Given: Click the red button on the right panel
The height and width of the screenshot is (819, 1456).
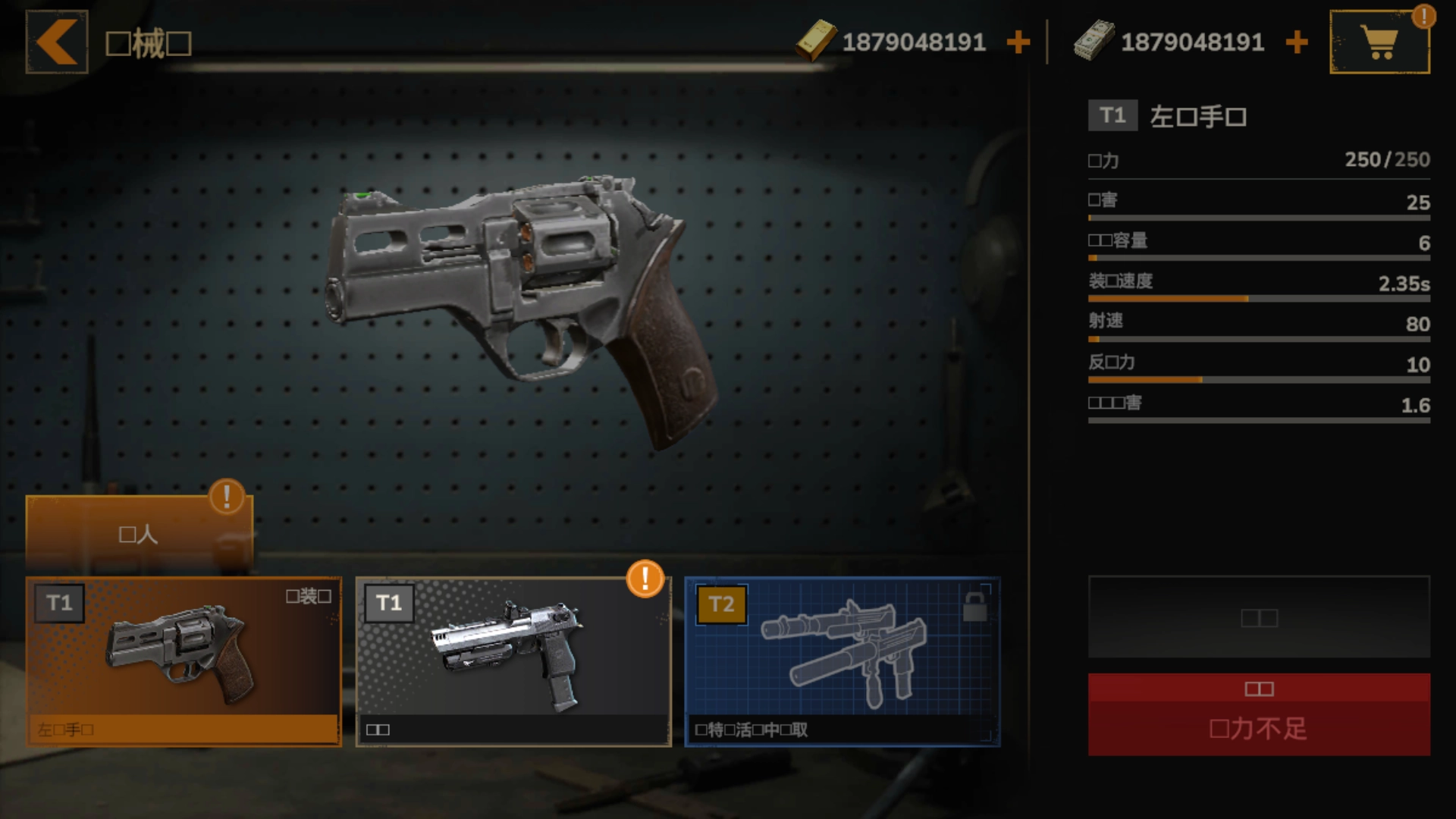Looking at the screenshot, I should point(1259,714).
